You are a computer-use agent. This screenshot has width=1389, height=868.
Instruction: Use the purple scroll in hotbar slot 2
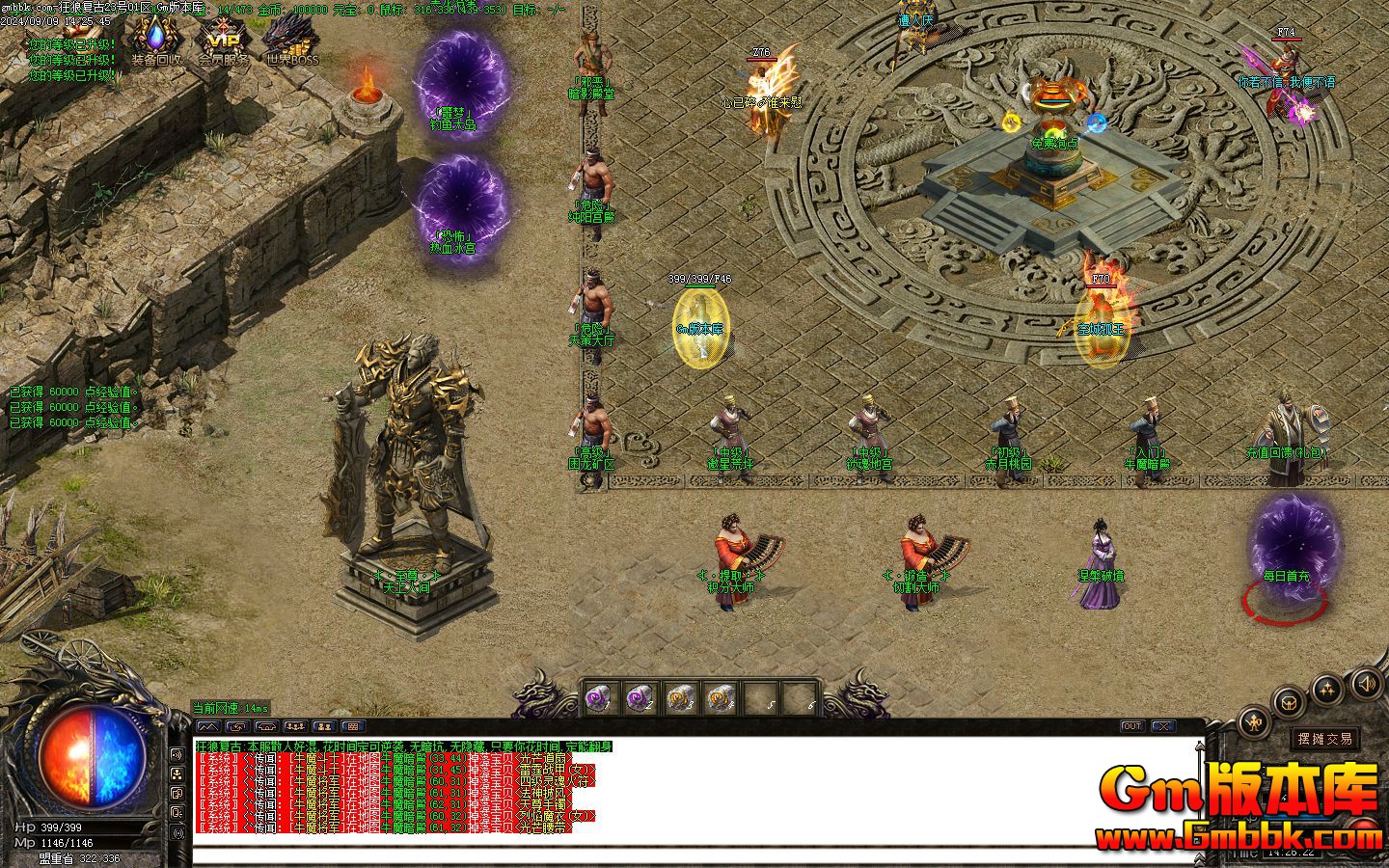coord(638,698)
